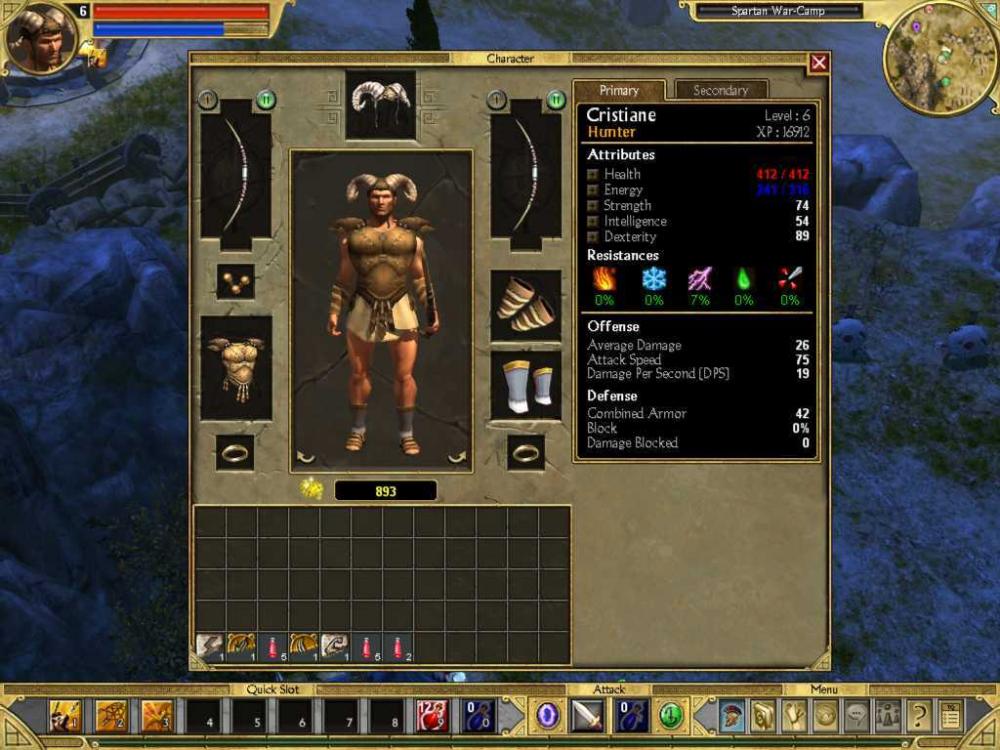Select the white leg greaves slot
The width and height of the screenshot is (1000, 750).
525,385
